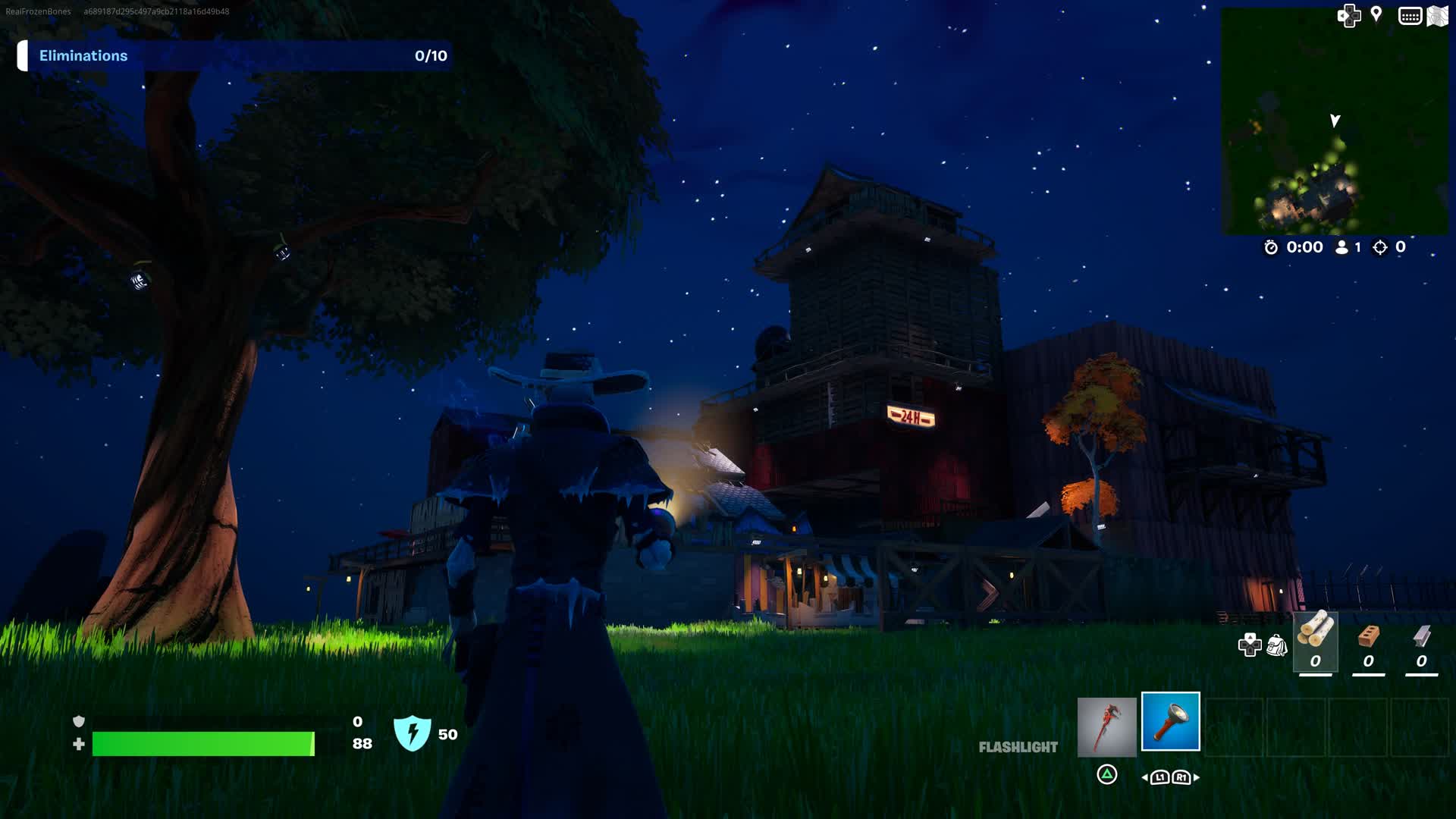1456x819 pixels.
Task: Open the folded map icon
Action: point(1438,16)
